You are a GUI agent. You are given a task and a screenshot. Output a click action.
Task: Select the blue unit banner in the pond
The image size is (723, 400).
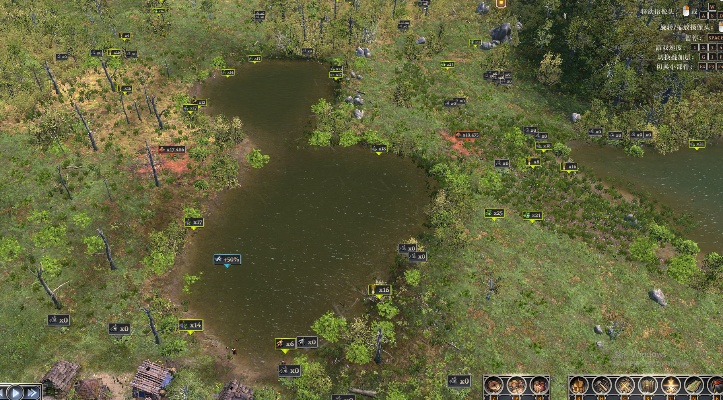pyautogui.click(x=227, y=259)
